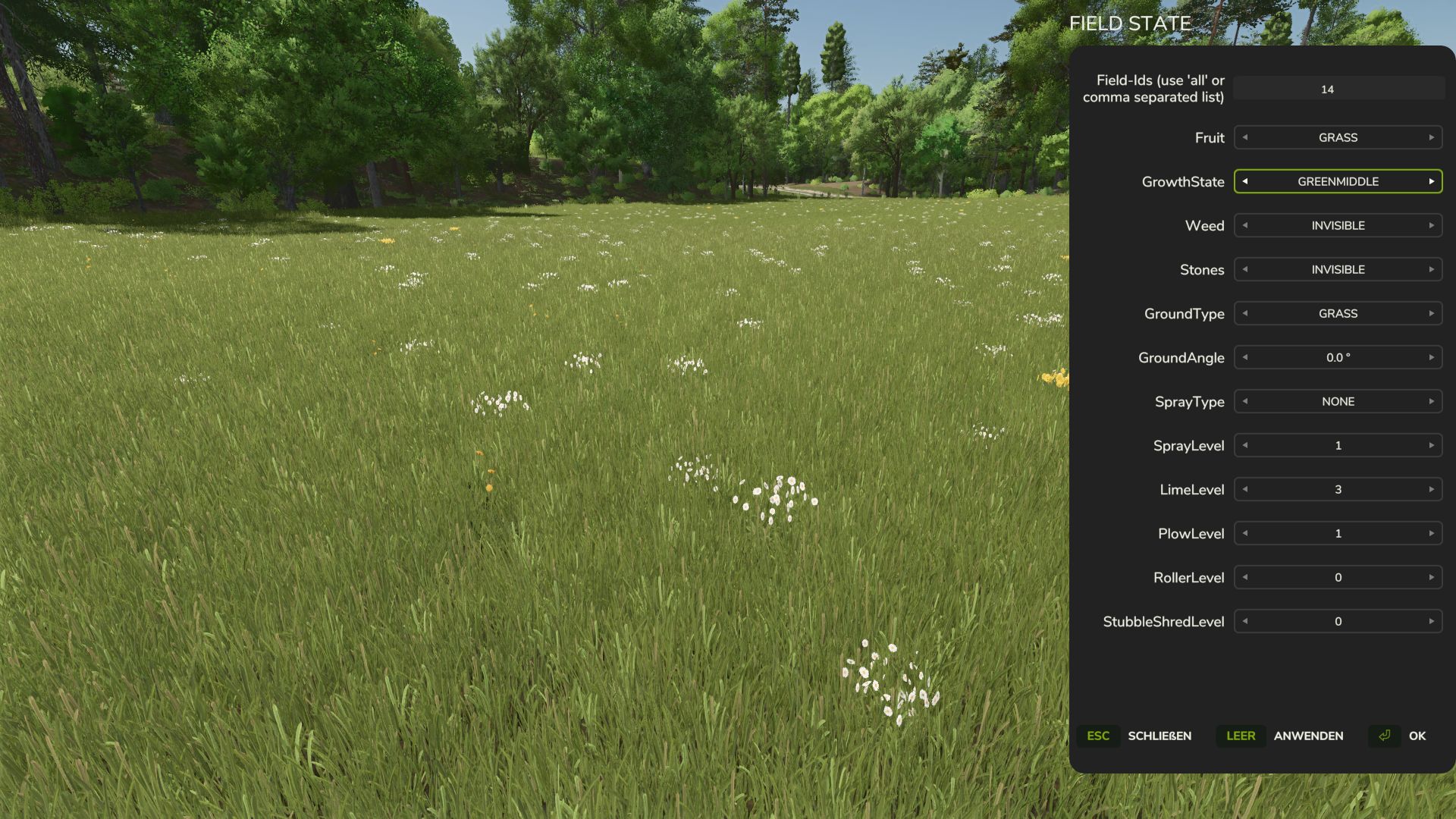The width and height of the screenshot is (1456, 819).
Task: Choose previous Fruit with left arrow
Action: click(1245, 137)
